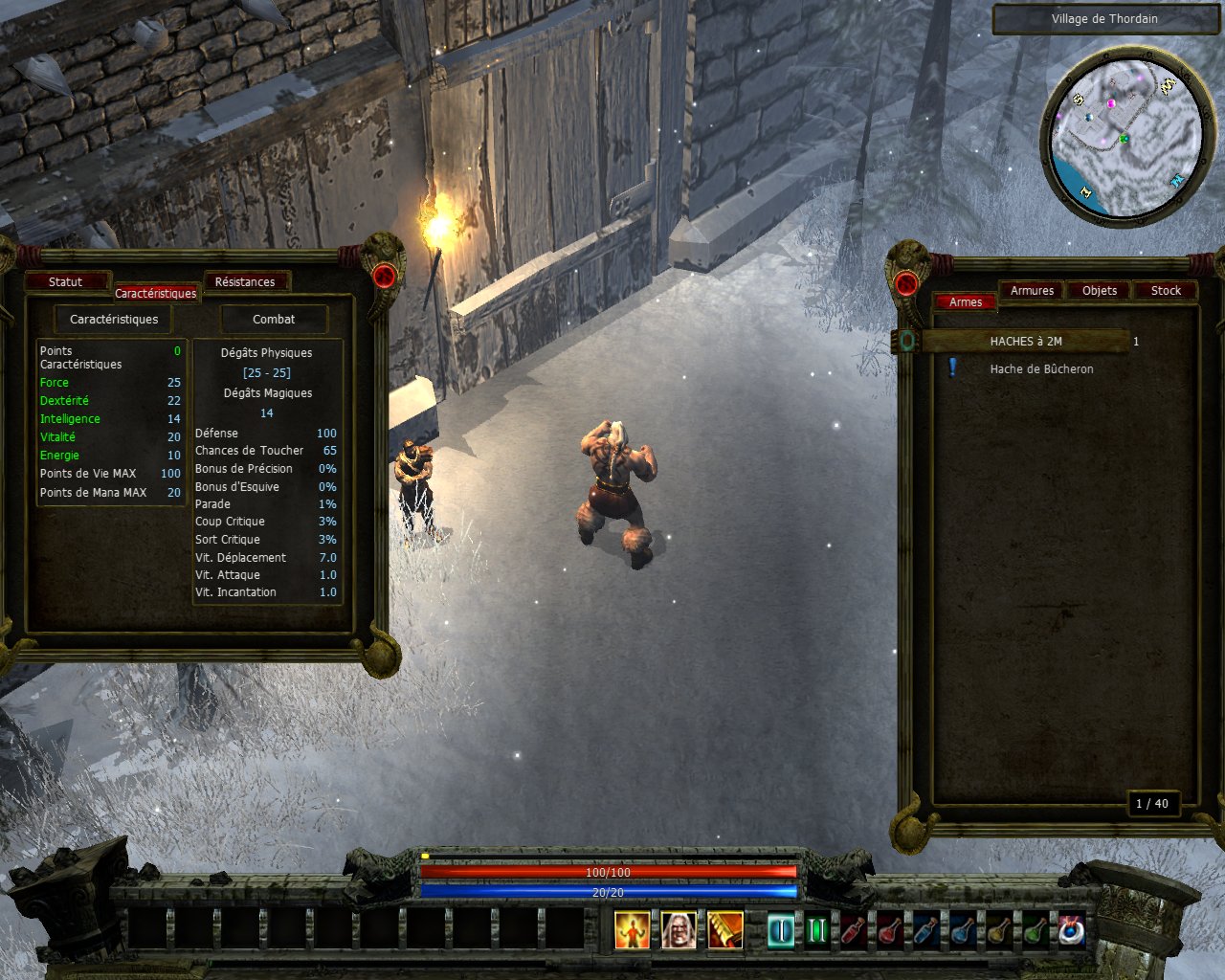Use the yellow potion
This screenshot has height=980, width=1225.
[x=999, y=930]
